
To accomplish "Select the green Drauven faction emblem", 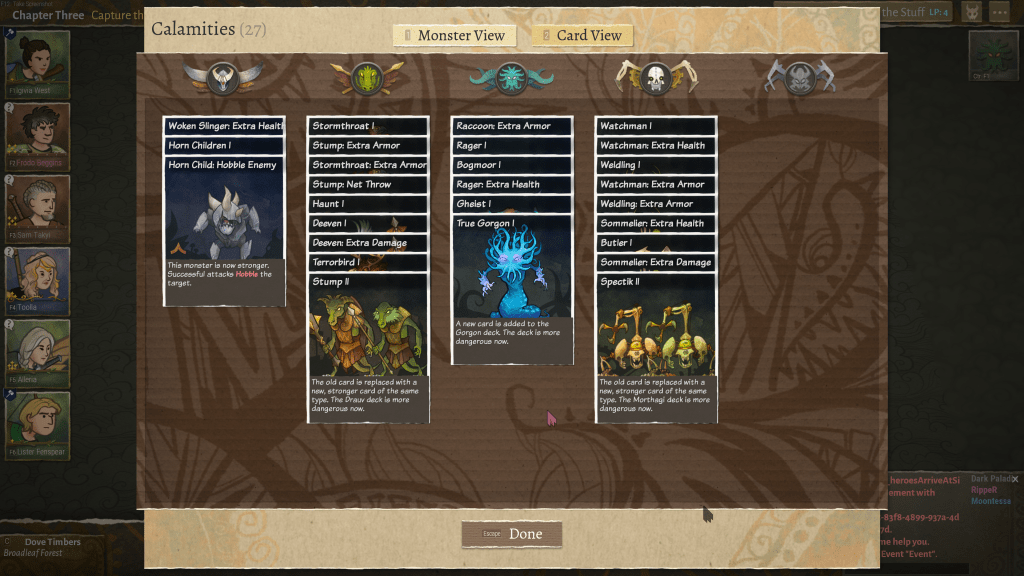I will (x=368, y=77).
